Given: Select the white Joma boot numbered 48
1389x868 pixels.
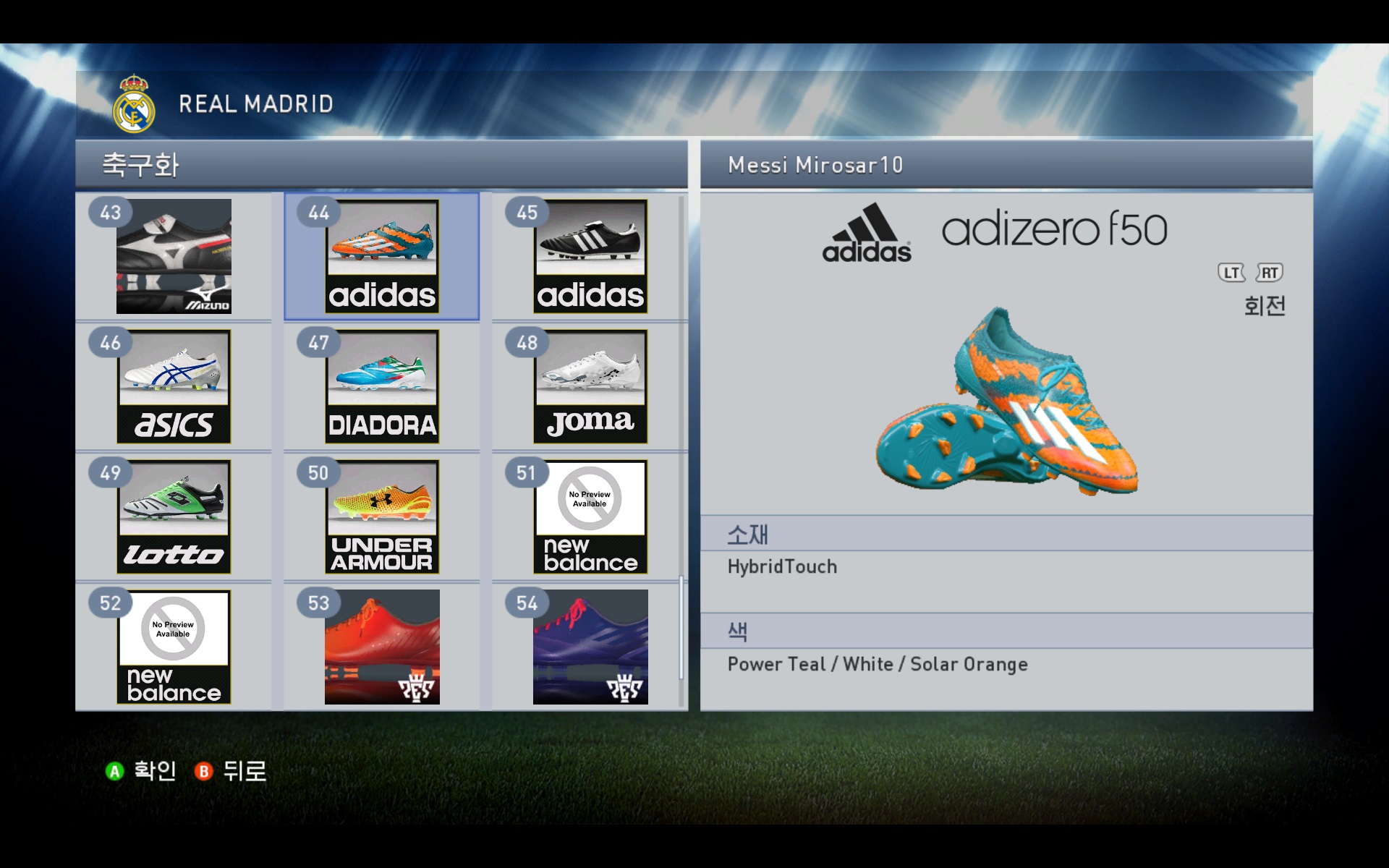Looking at the screenshot, I should 590,386.
